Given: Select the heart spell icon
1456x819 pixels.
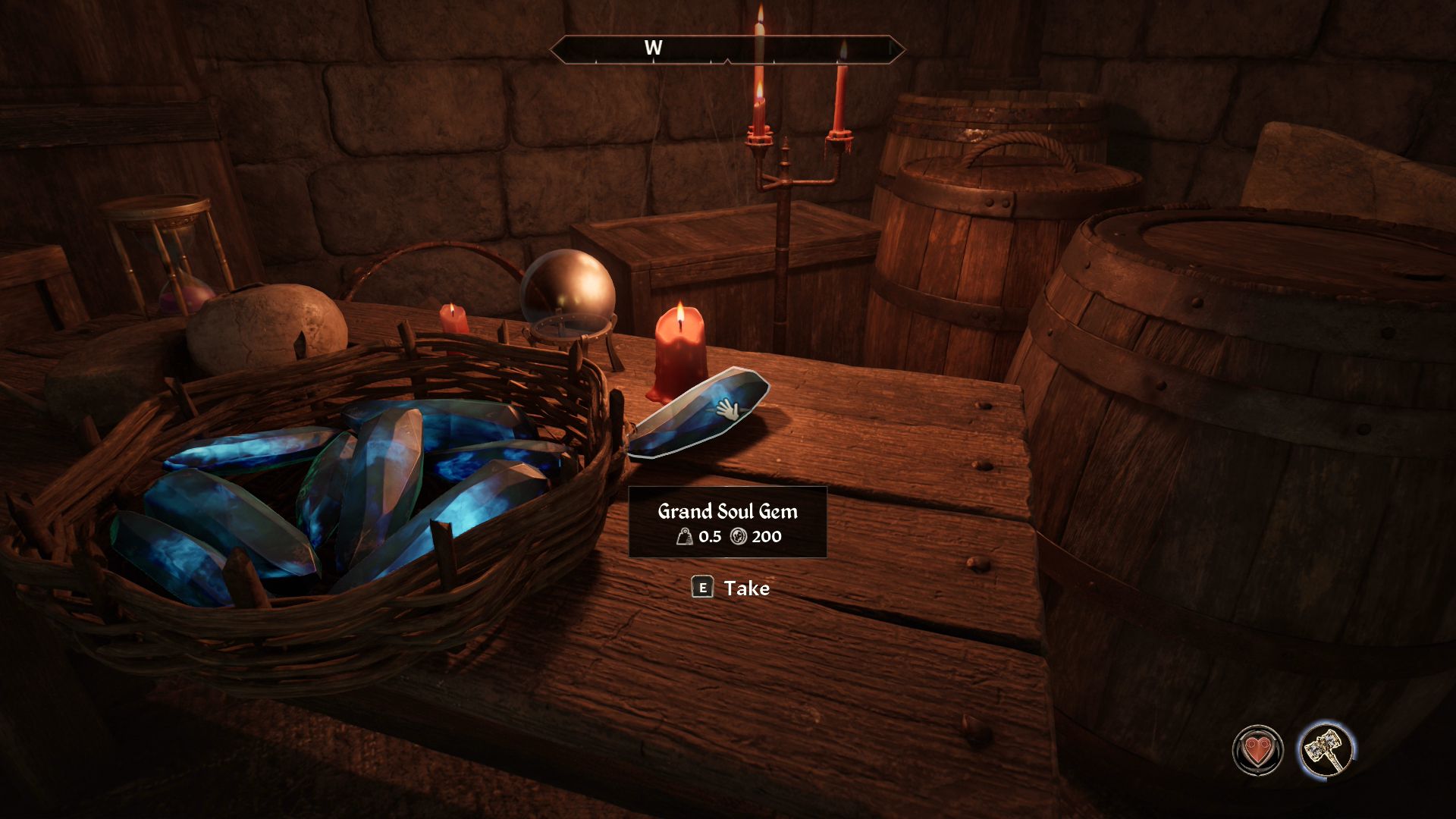Looking at the screenshot, I should (x=1257, y=750).
